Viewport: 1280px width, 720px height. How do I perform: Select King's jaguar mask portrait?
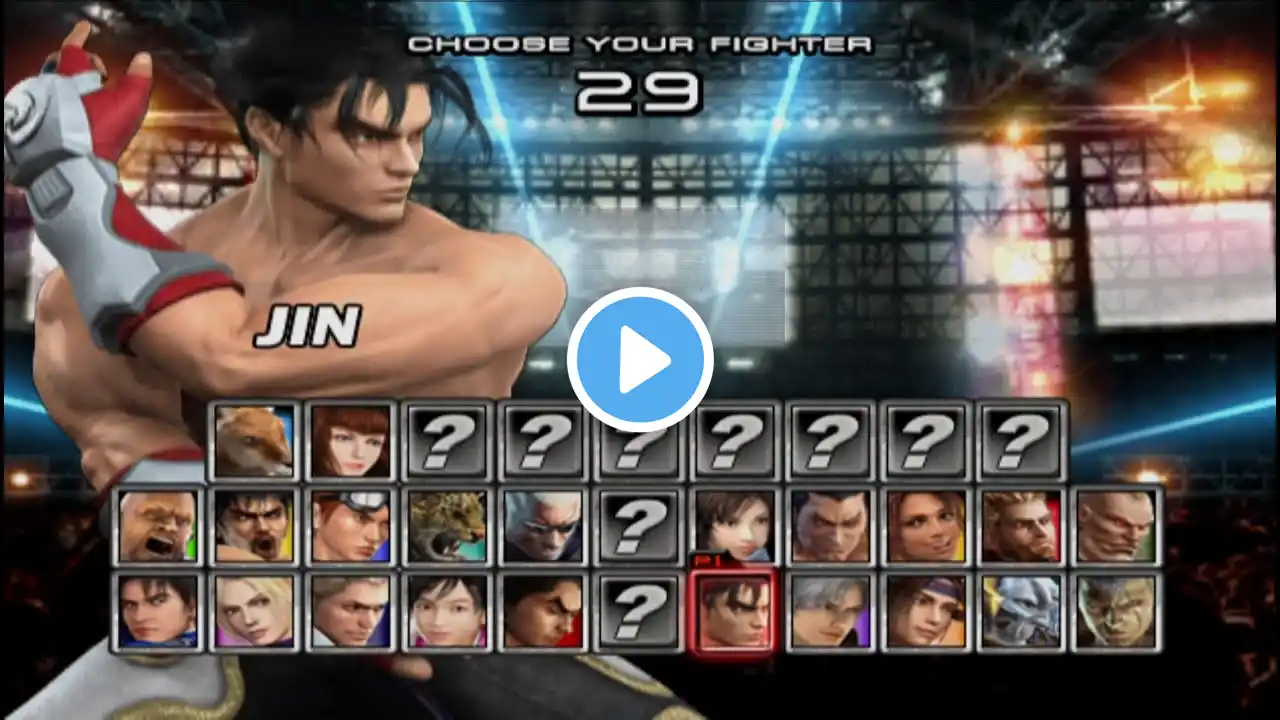445,525
